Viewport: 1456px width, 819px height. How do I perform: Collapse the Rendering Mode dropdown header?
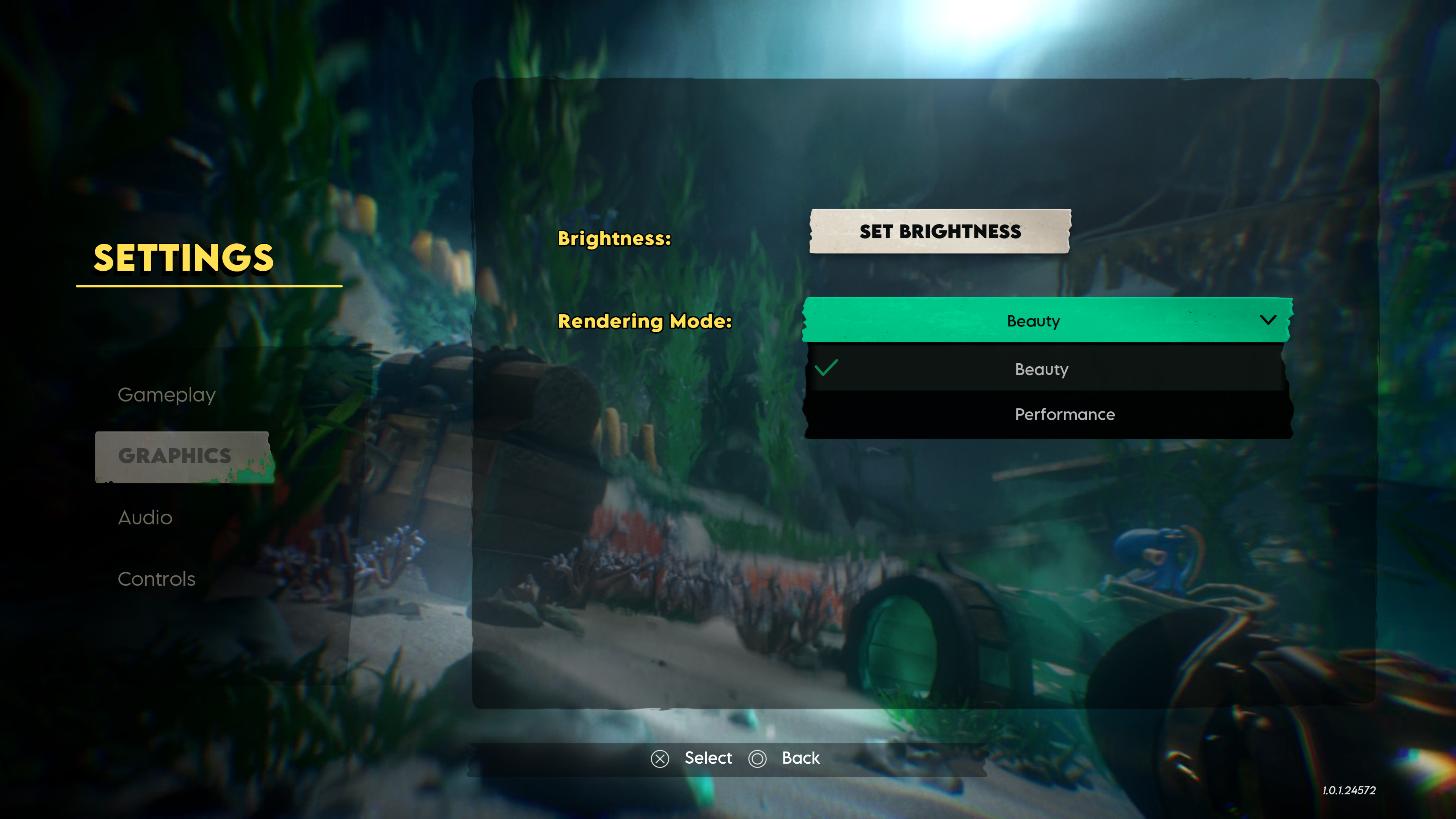tap(1047, 320)
